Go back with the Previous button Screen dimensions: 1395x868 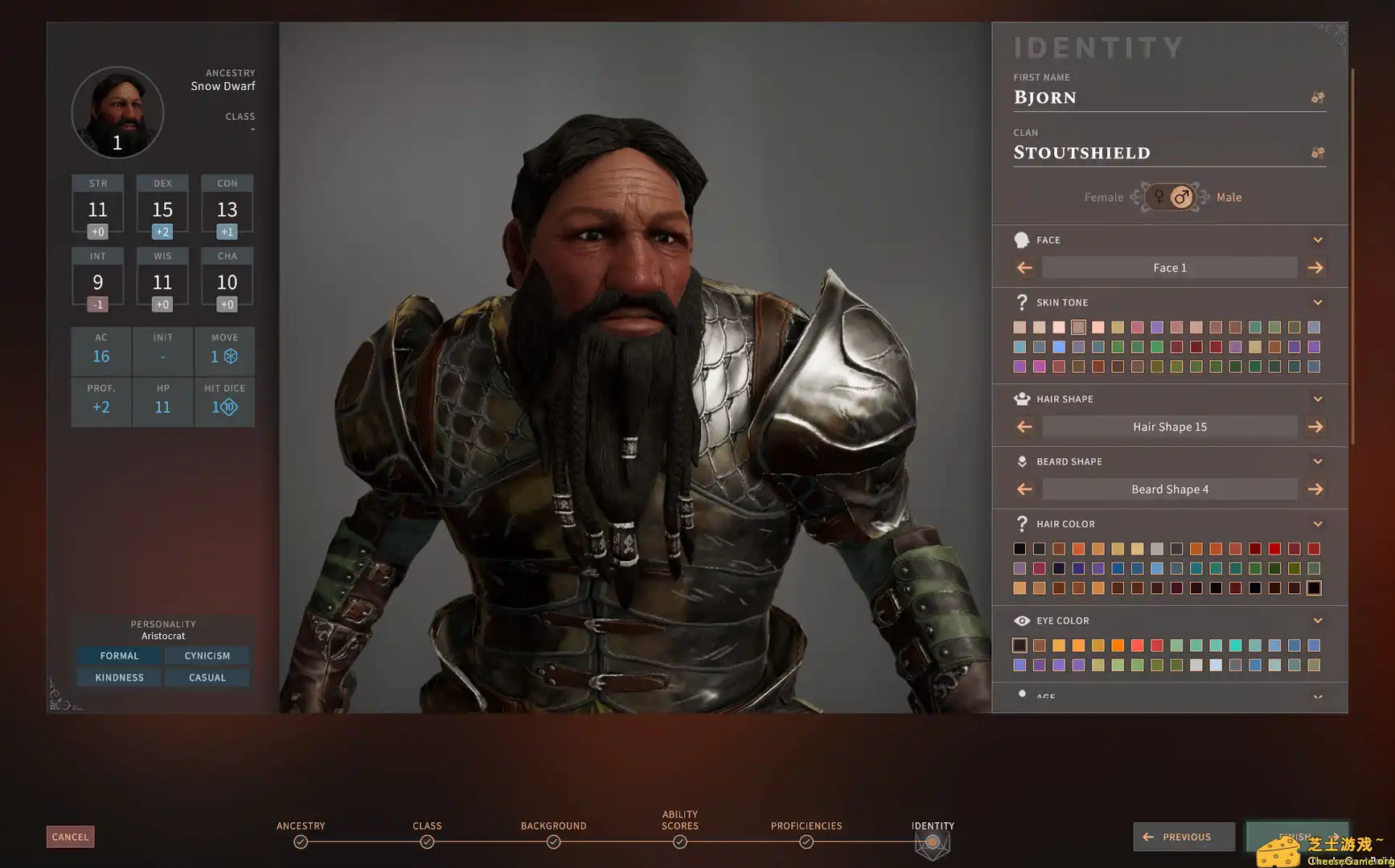coord(1184,837)
